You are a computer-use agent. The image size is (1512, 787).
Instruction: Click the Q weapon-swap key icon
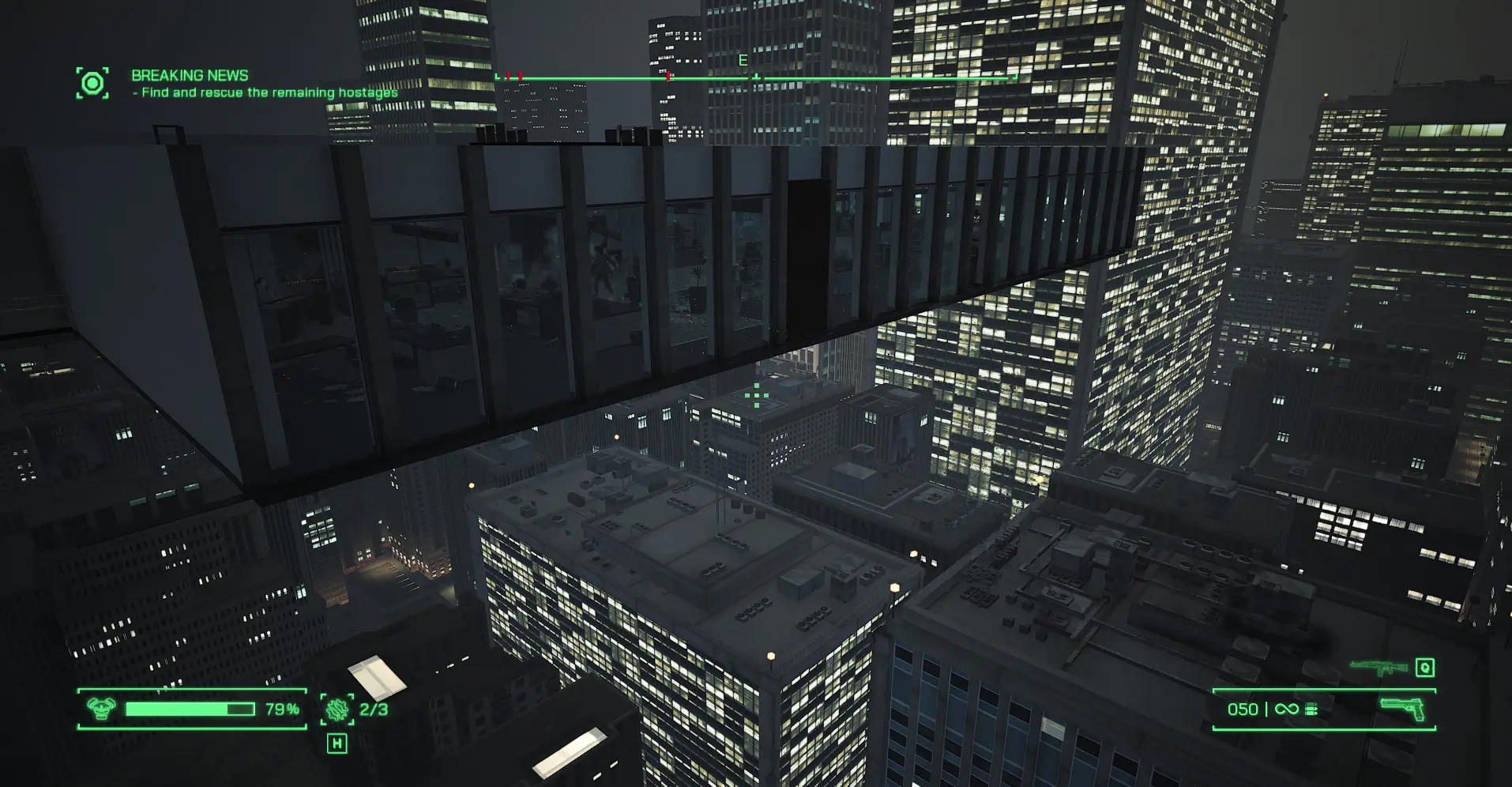[1424, 668]
